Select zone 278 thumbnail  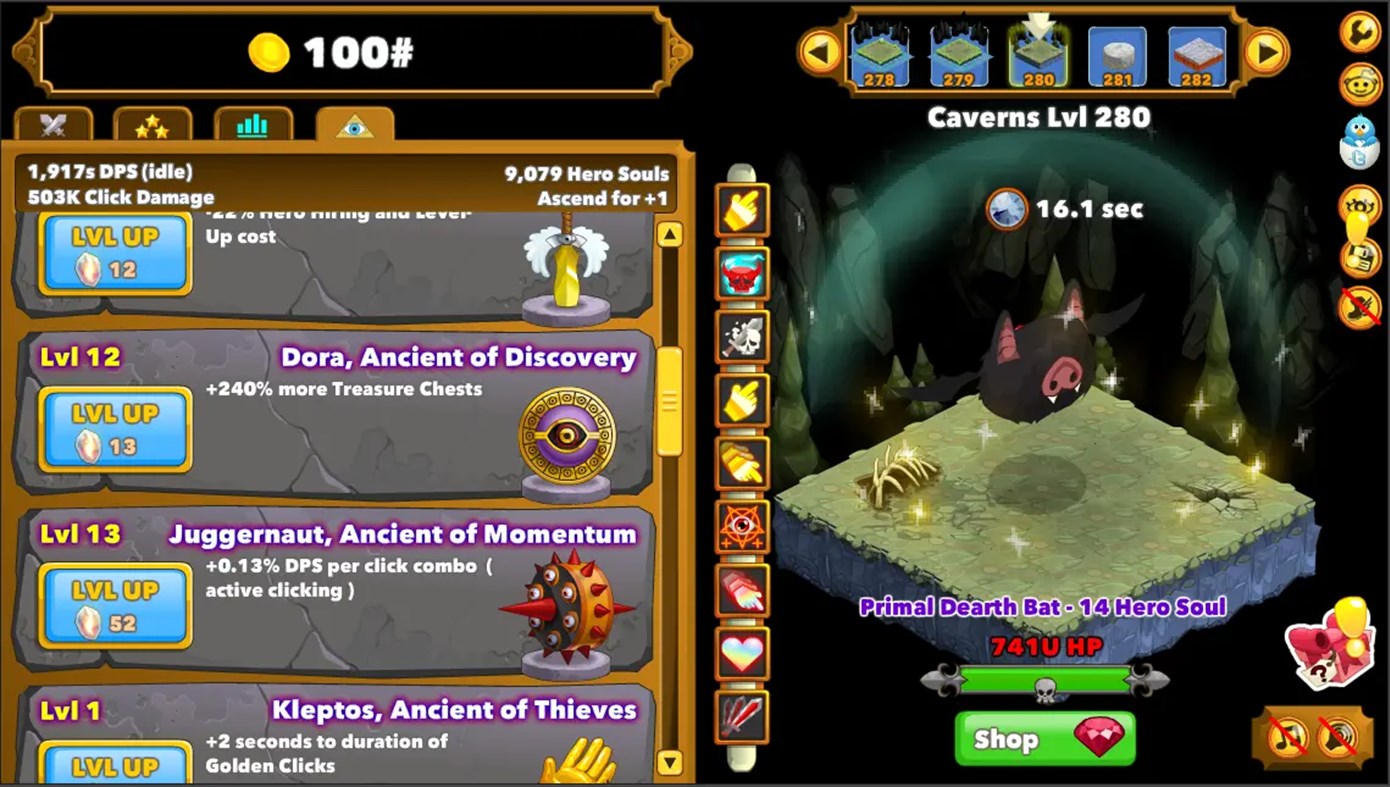point(879,51)
